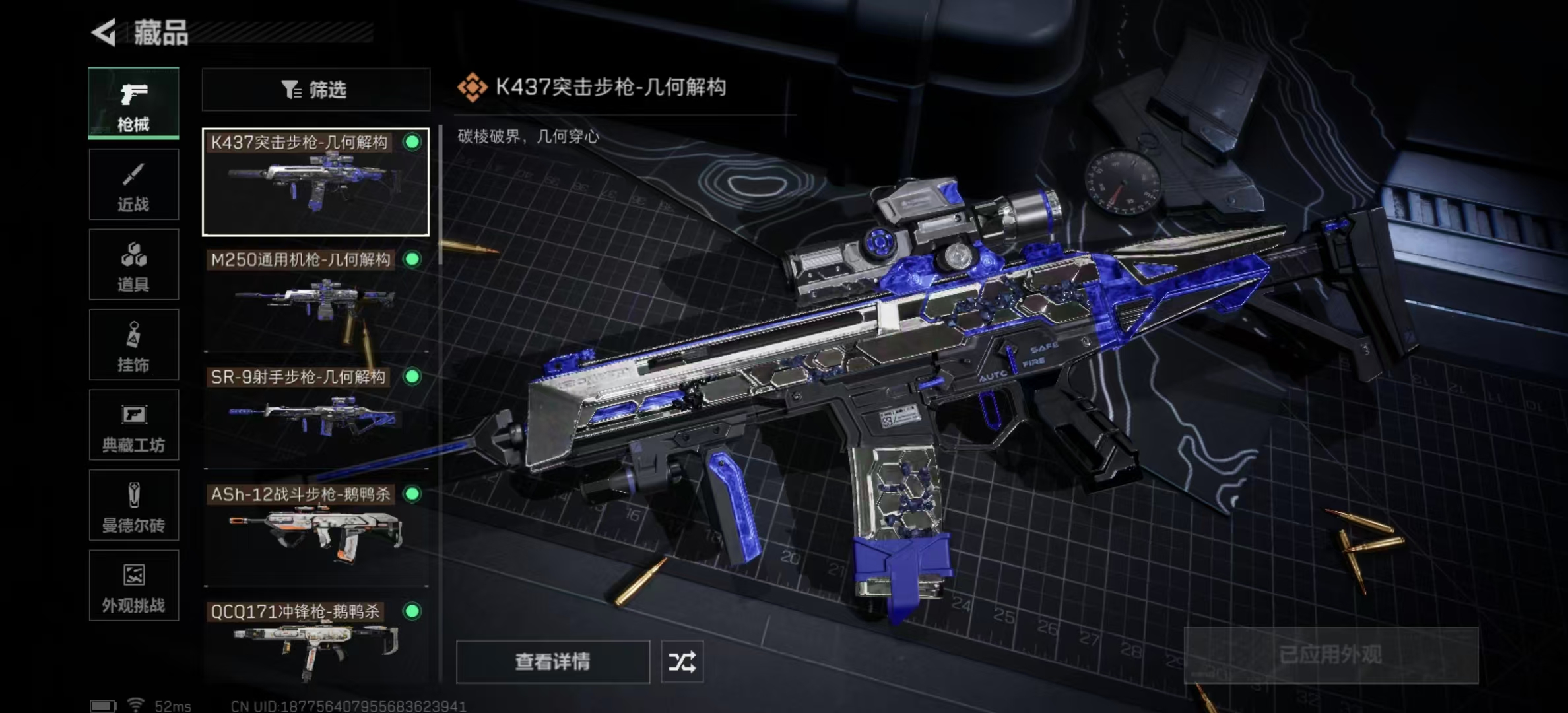The height and width of the screenshot is (713, 1568).
Task: Show the 挂饰 charms category
Action: point(133,345)
